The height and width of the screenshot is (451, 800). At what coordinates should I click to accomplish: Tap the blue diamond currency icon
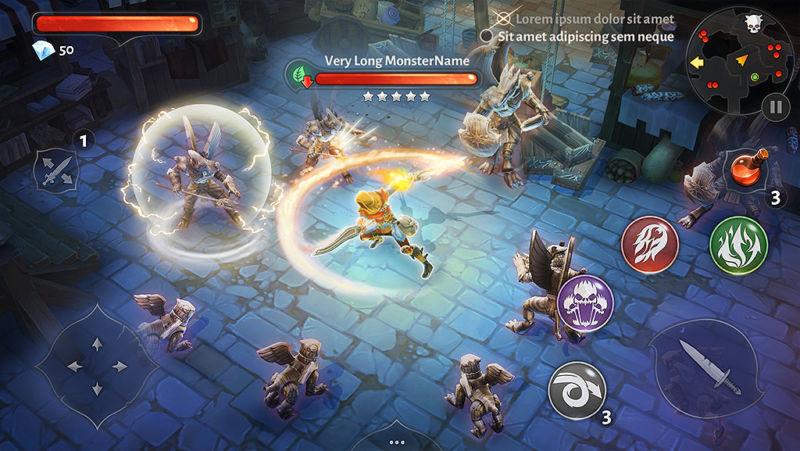pyautogui.click(x=44, y=50)
